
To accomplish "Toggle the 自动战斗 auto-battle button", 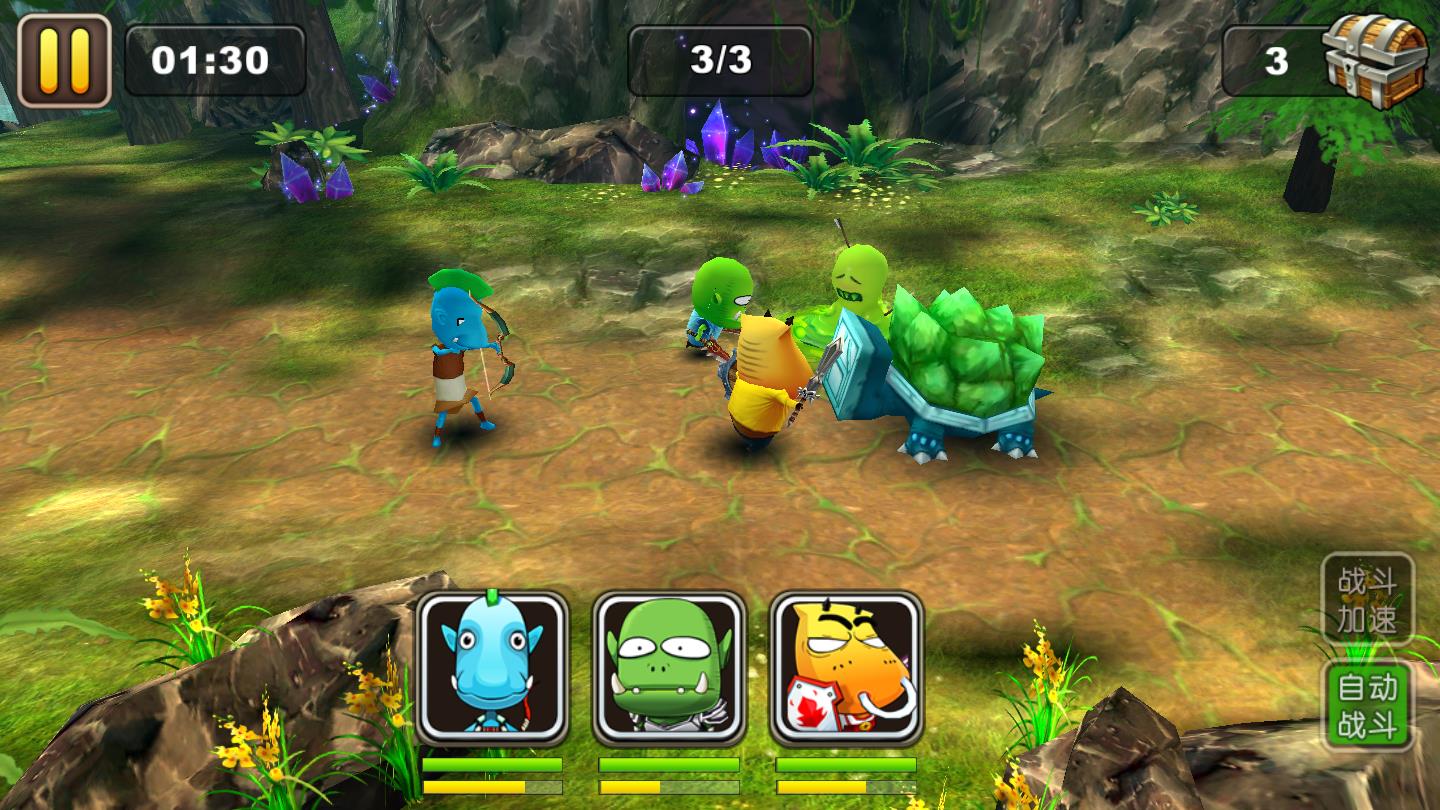I will click(x=1367, y=705).
